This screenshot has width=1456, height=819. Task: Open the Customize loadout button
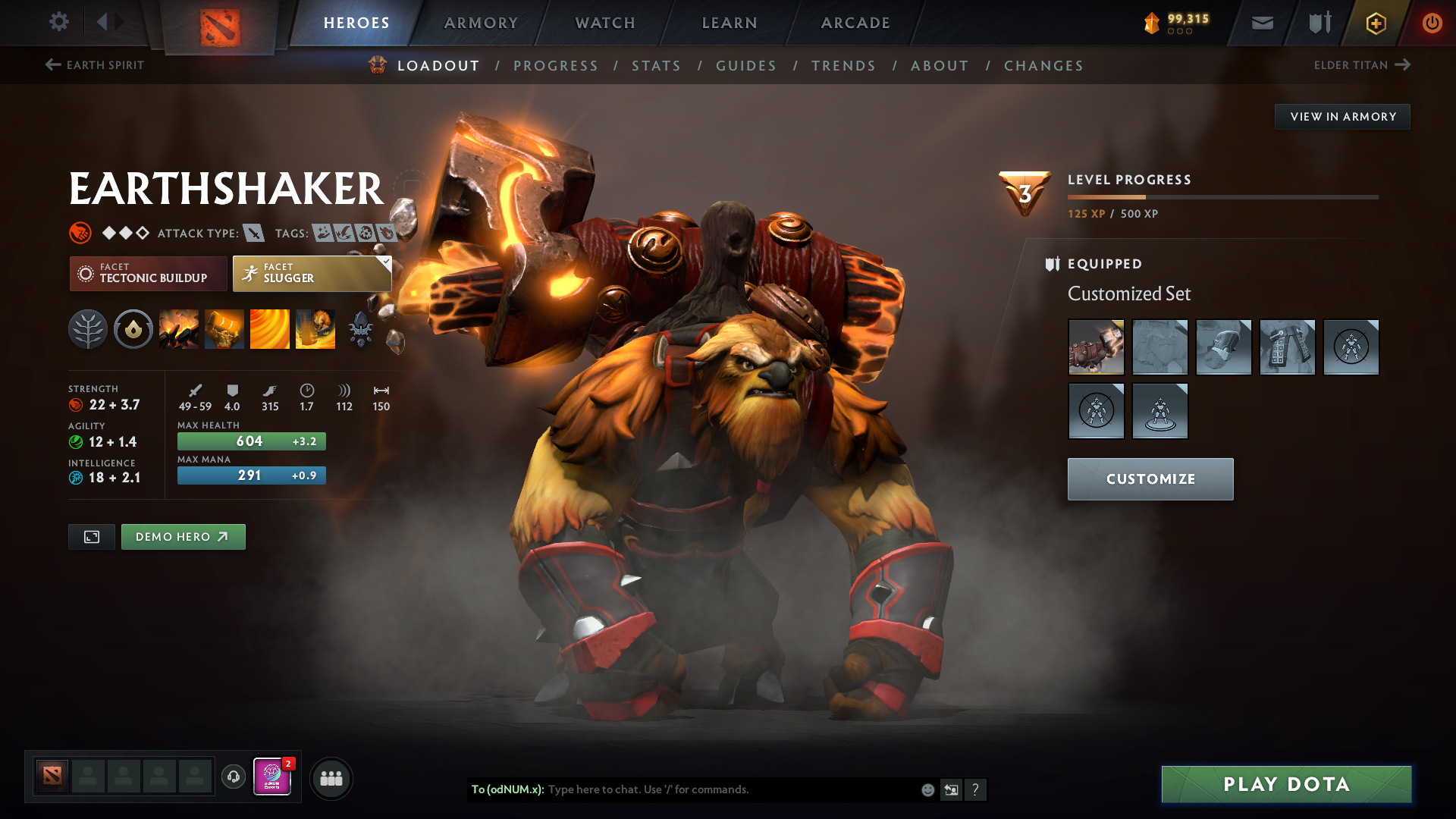pyautogui.click(x=1150, y=479)
